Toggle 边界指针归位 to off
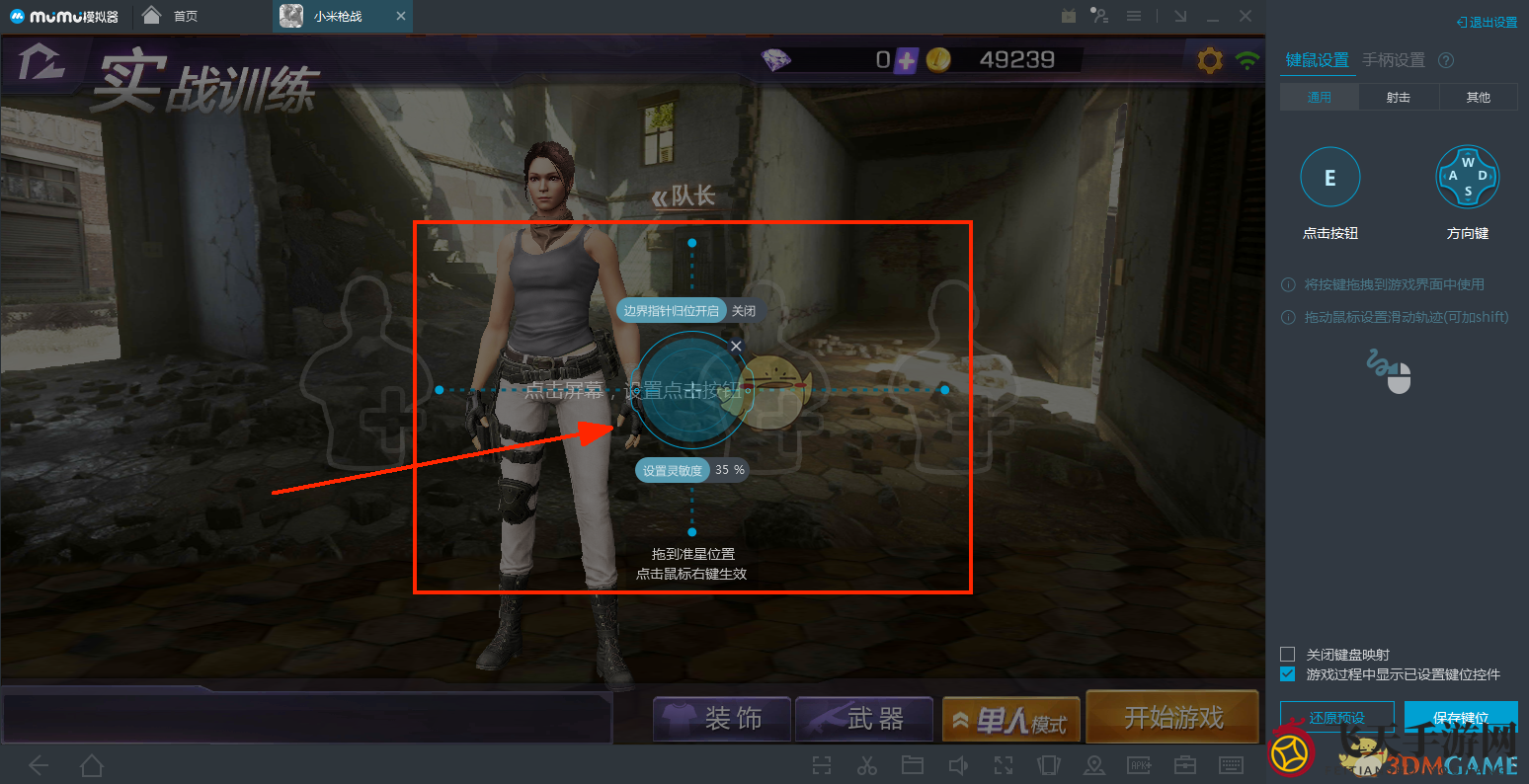The image size is (1529, 784). [x=745, y=310]
